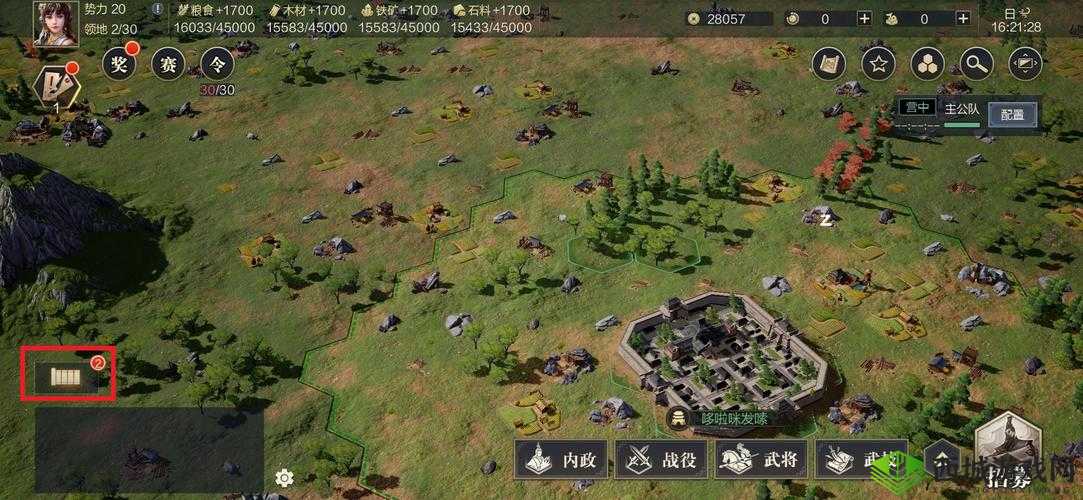This screenshot has height=500, width=1083.
Task: Click the 配置 button for 主公队
Action: [1012, 114]
